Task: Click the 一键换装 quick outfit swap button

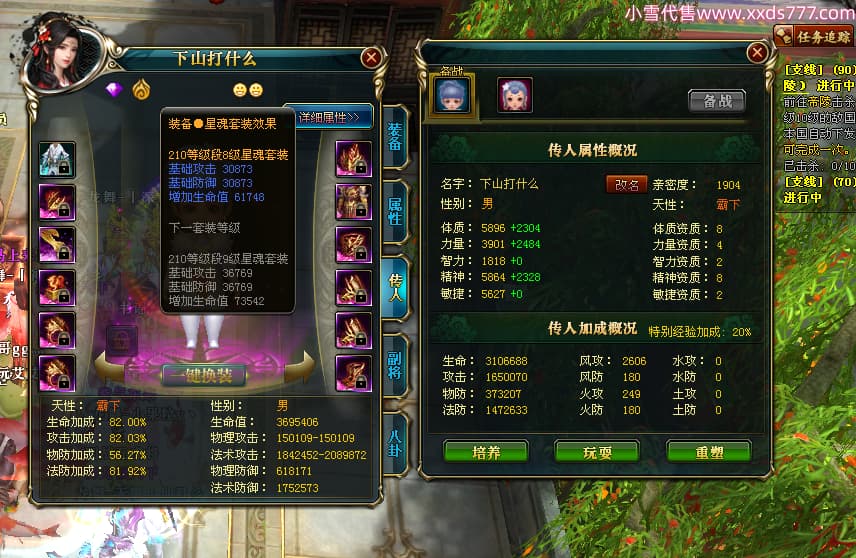Action: 203,375
